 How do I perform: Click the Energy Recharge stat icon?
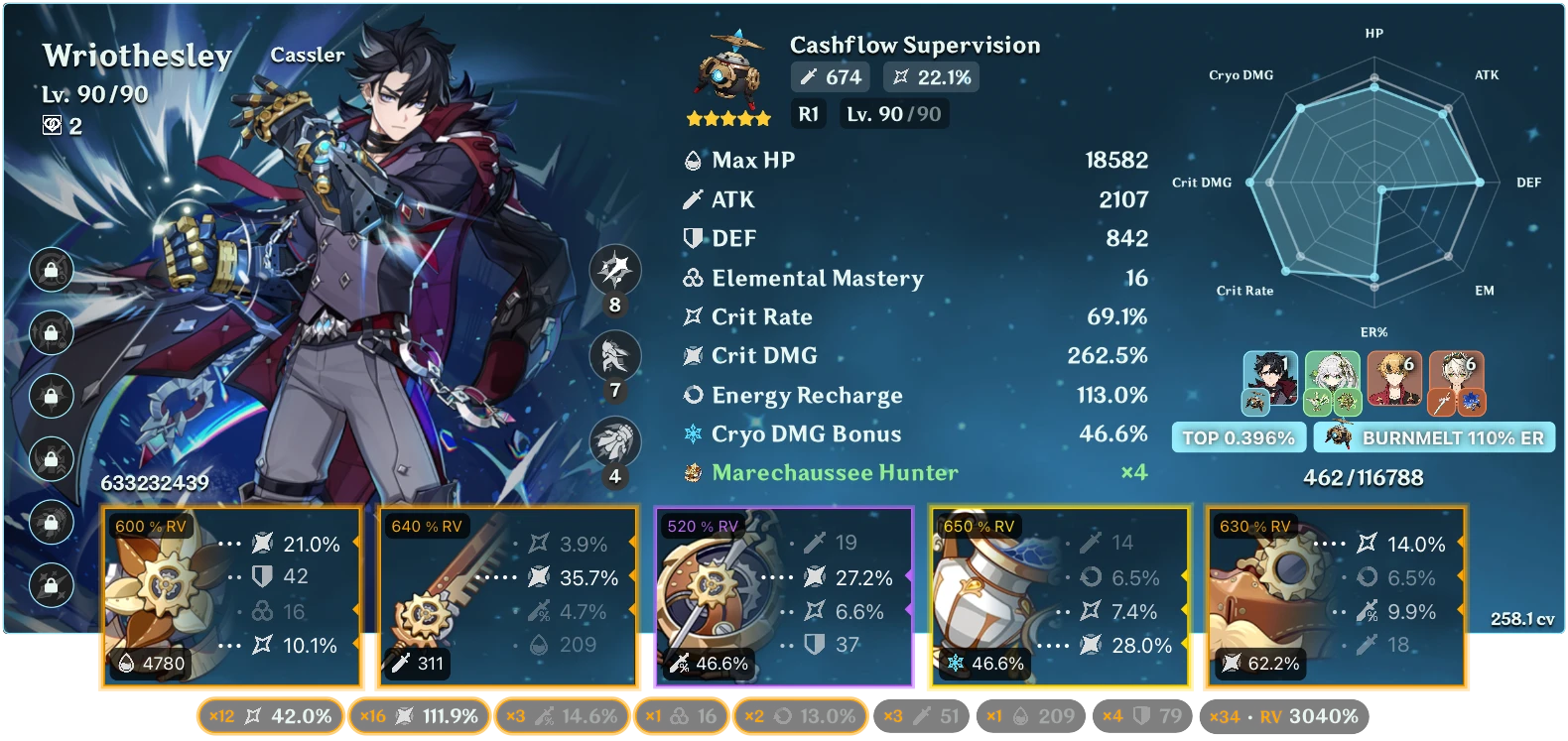pyautogui.click(x=692, y=395)
